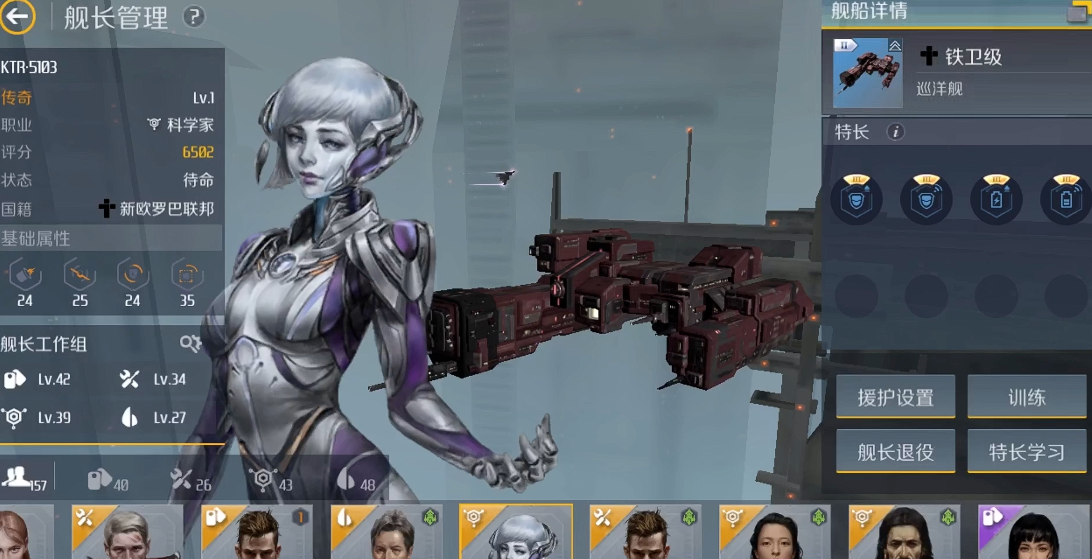Show the 特长 info tooltip icon
Screen dimensions: 1092x559
click(x=896, y=132)
